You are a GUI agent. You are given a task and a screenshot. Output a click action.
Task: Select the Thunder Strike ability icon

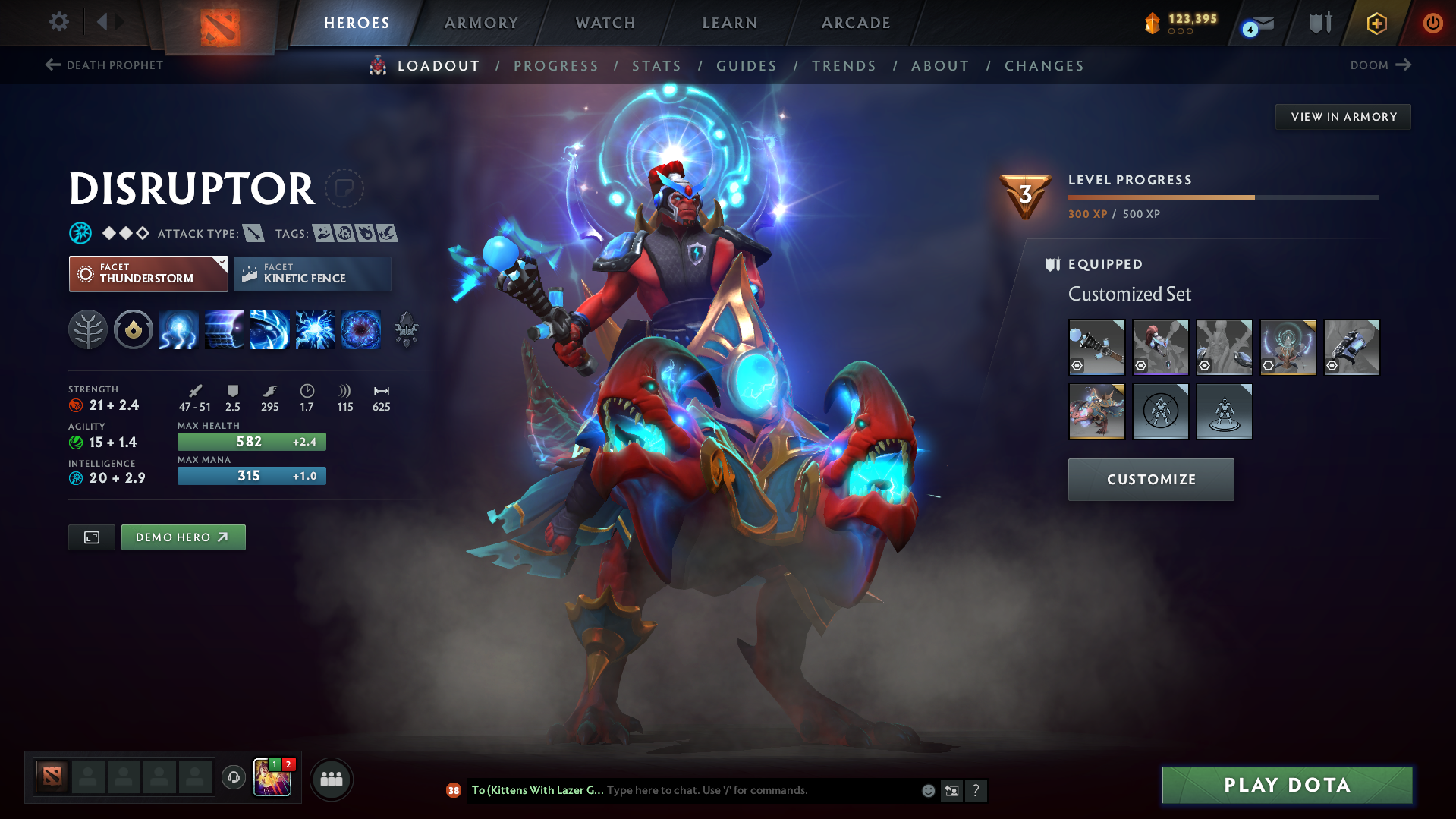pyautogui.click(x=179, y=329)
